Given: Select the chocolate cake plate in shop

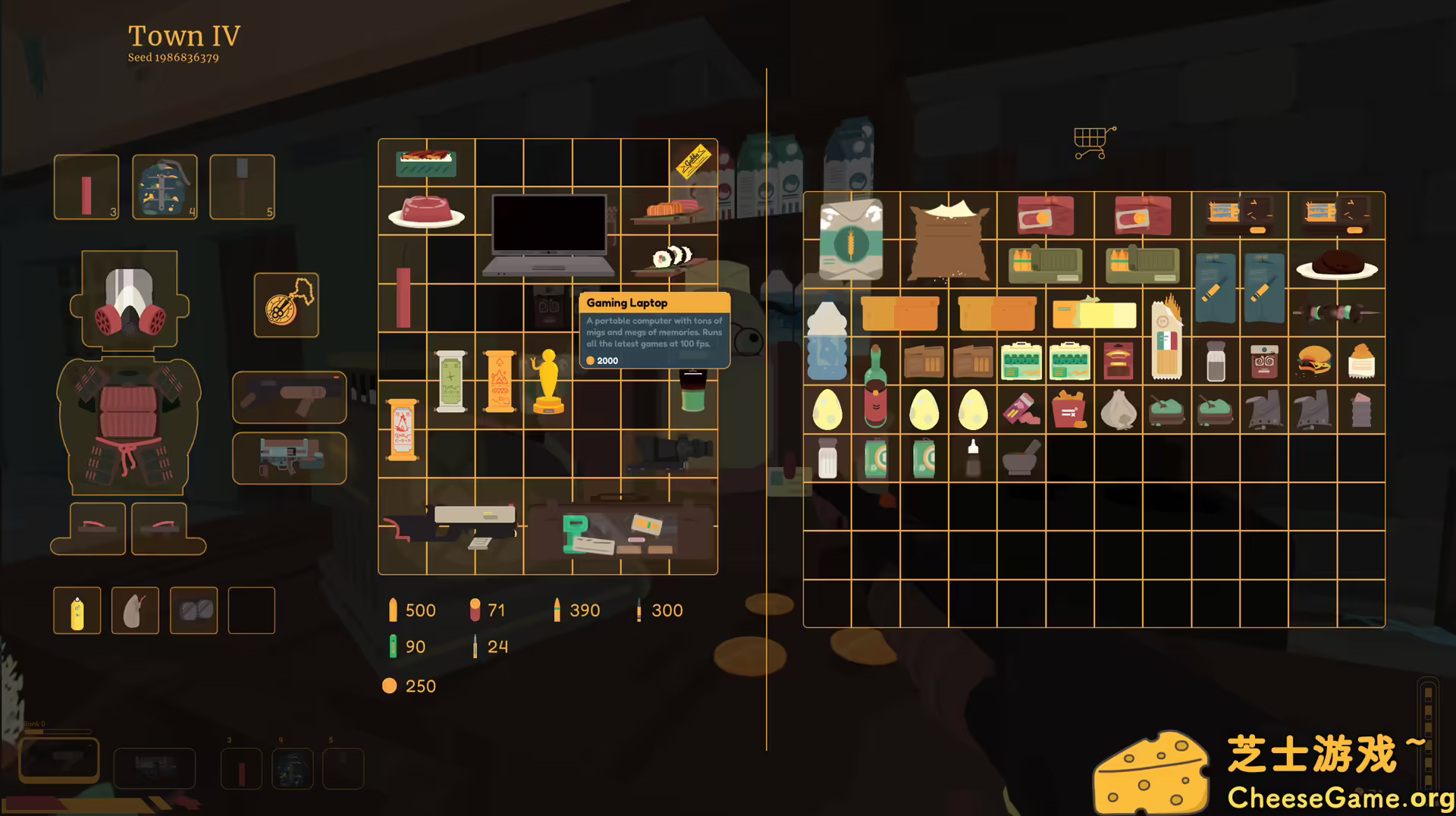Looking at the screenshot, I should tap(1337, 265).
